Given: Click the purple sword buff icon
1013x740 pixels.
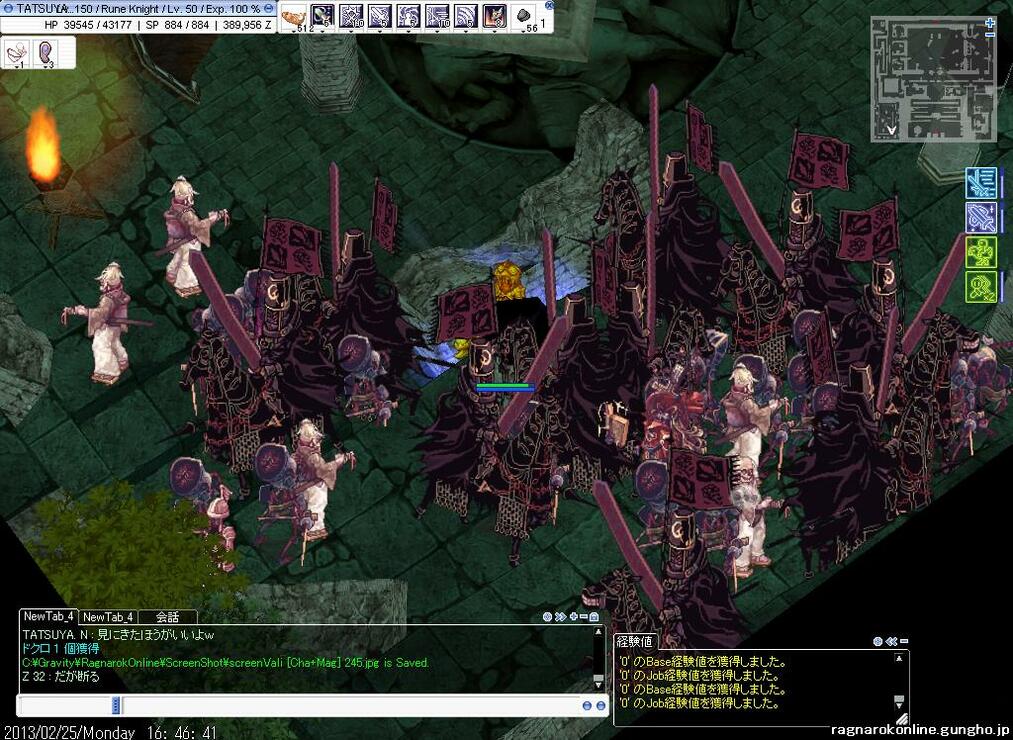Looking at the screenshot, I should [980, 217].
